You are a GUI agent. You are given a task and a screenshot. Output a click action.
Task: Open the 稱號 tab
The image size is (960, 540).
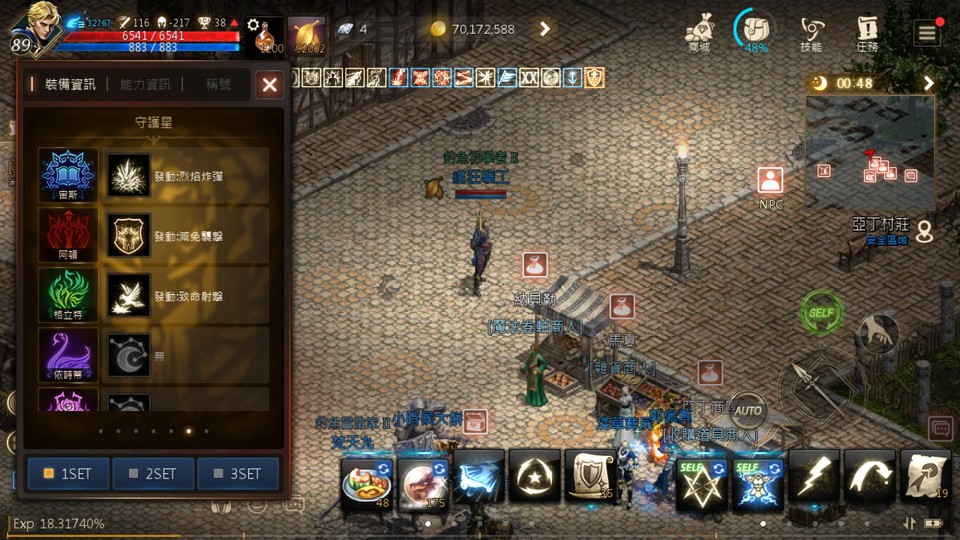tap(218, 85)
